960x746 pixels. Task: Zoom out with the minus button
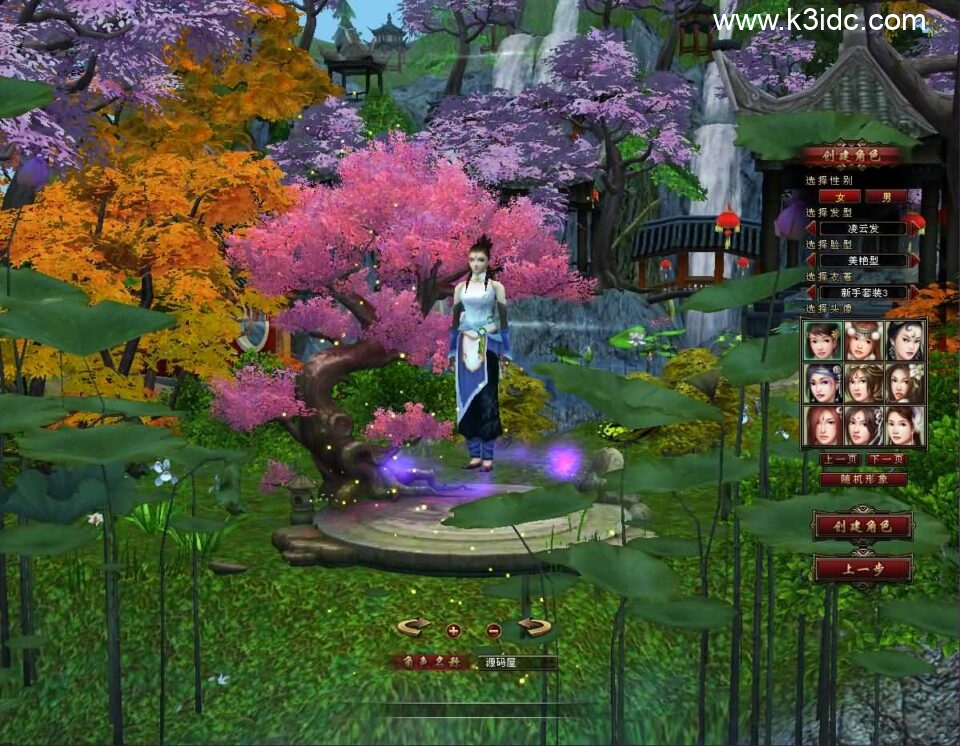pos(493,630)
